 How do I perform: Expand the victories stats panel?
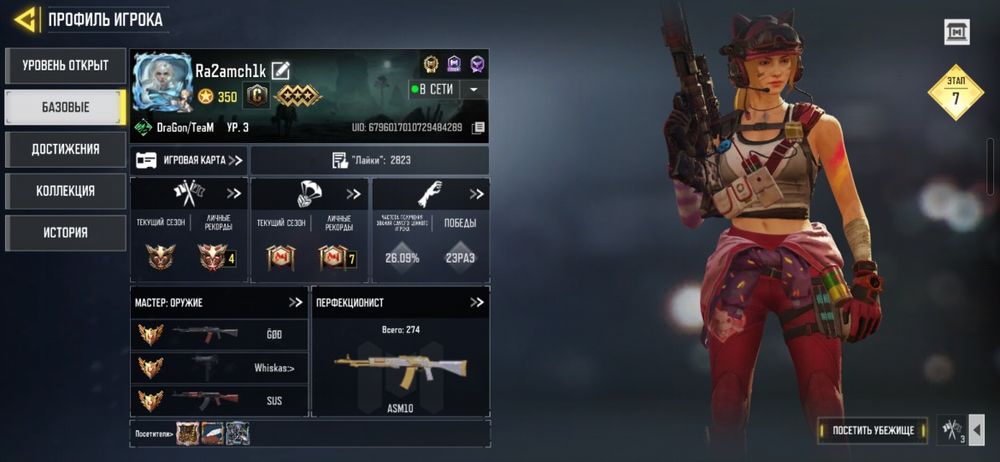coord(476,193)
